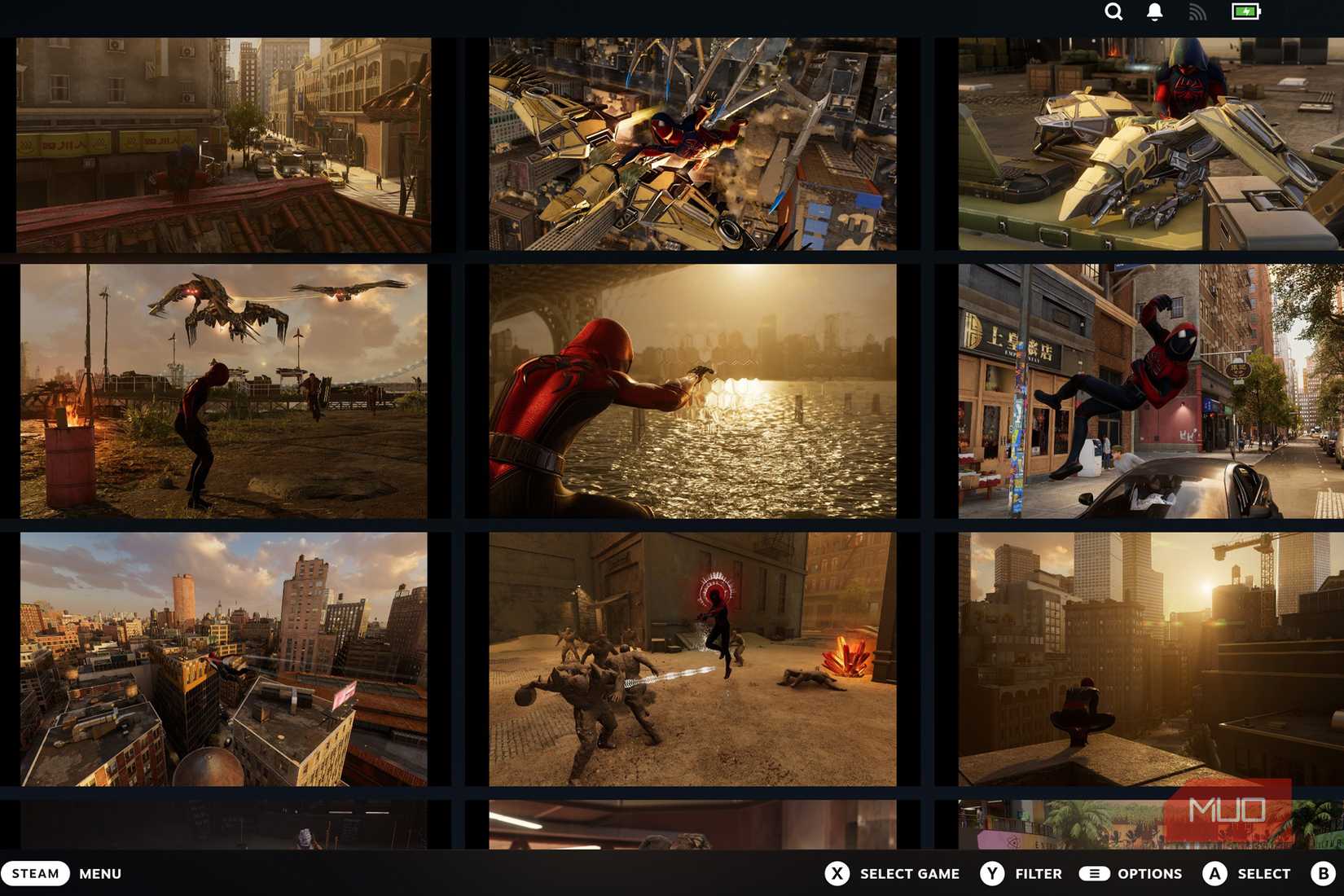The width and height of the screenshot is (1344, 896).
Task: Click the SELECT GAME label
Action: click(x=909, y=873)
